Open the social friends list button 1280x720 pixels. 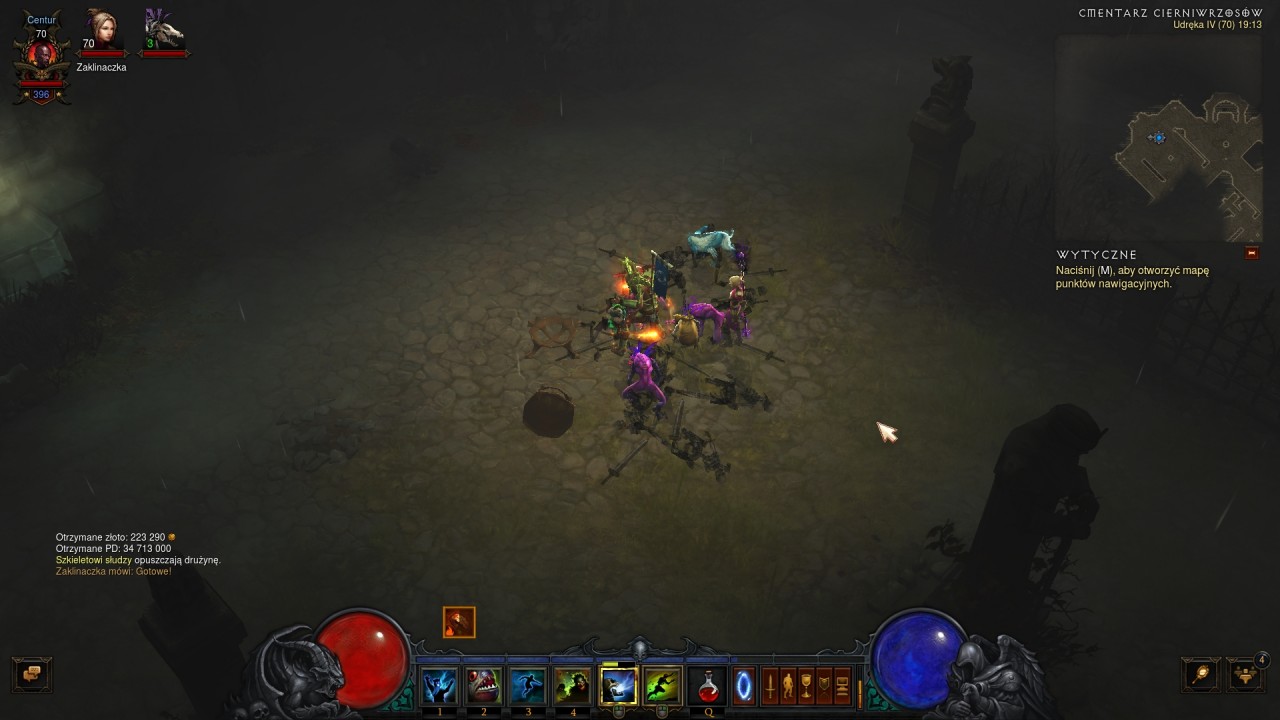click(1246, 674)
